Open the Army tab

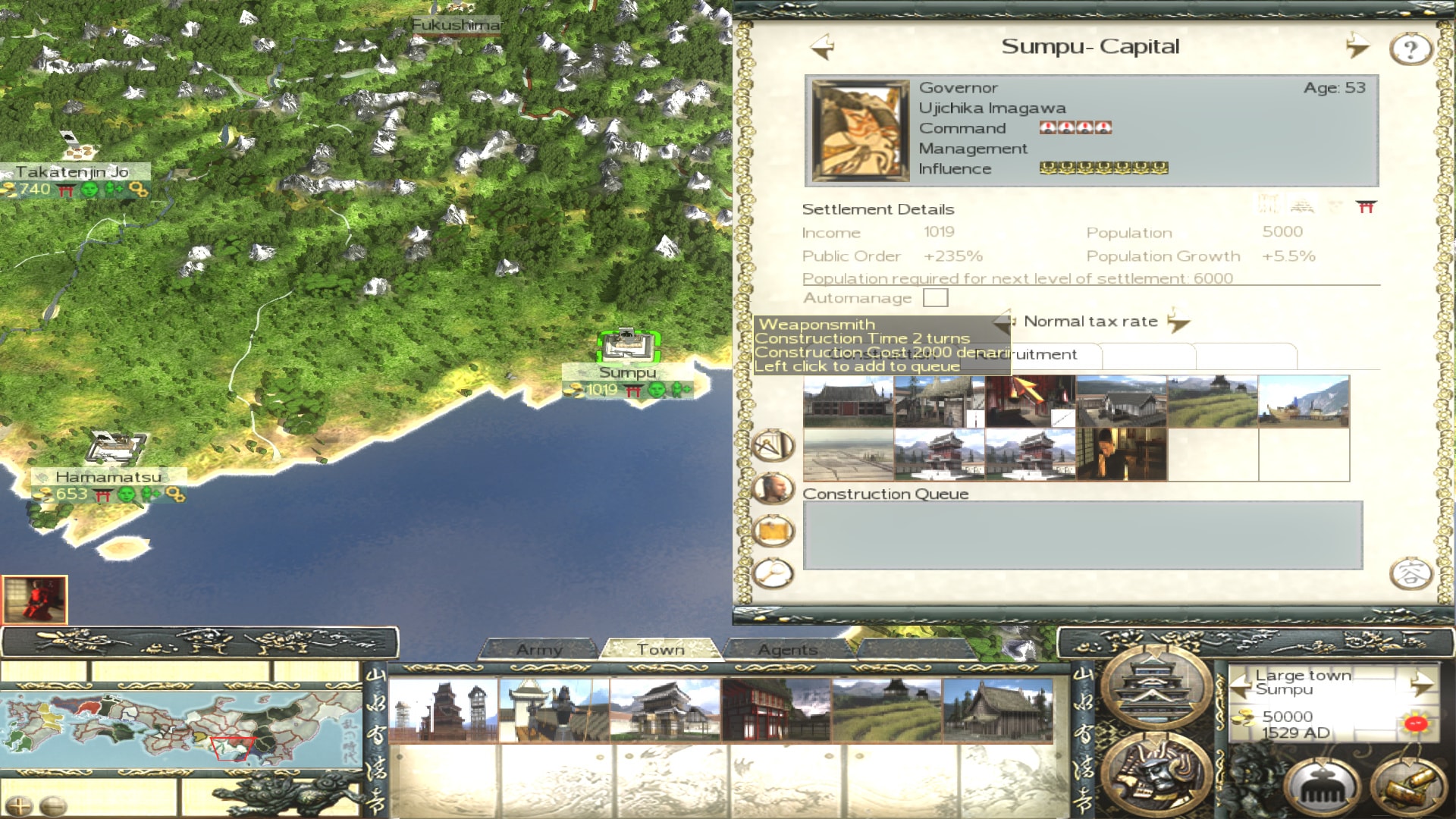(539, 650)
